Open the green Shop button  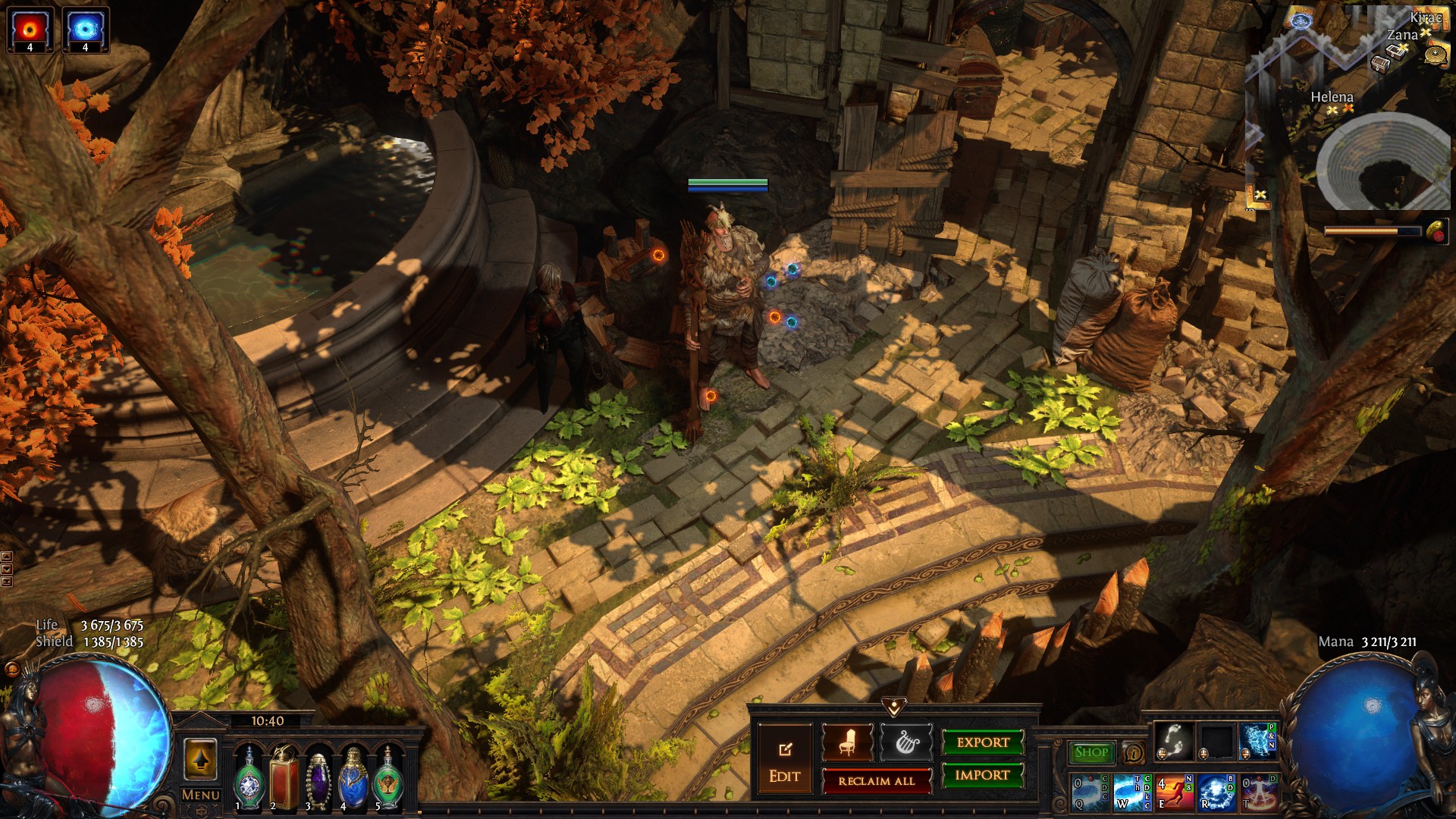[1091, 752]
